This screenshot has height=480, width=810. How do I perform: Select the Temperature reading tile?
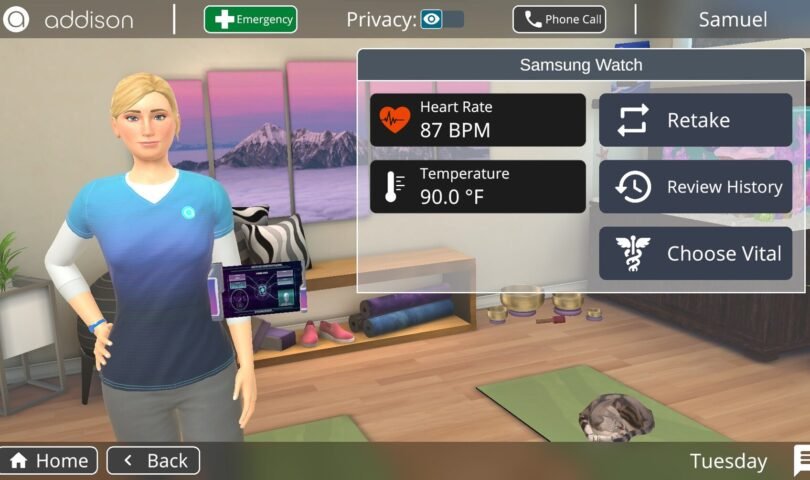click(x=478, y=187)
